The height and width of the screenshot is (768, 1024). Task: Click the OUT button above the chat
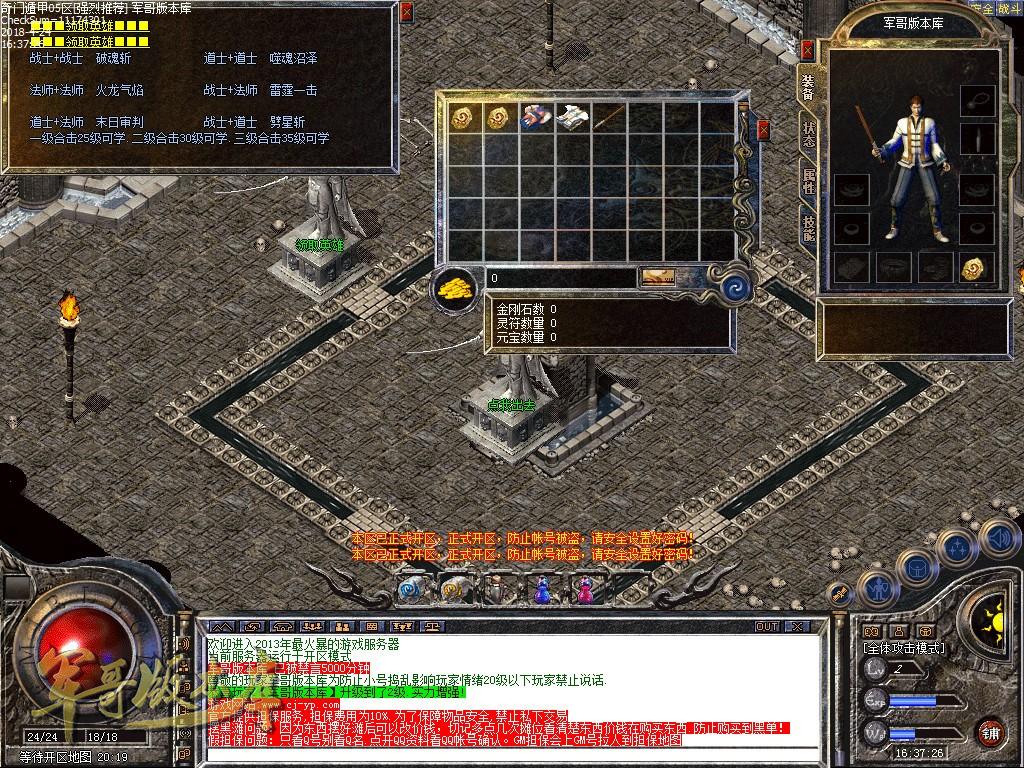pyautogui.click(x=766, y=626)
